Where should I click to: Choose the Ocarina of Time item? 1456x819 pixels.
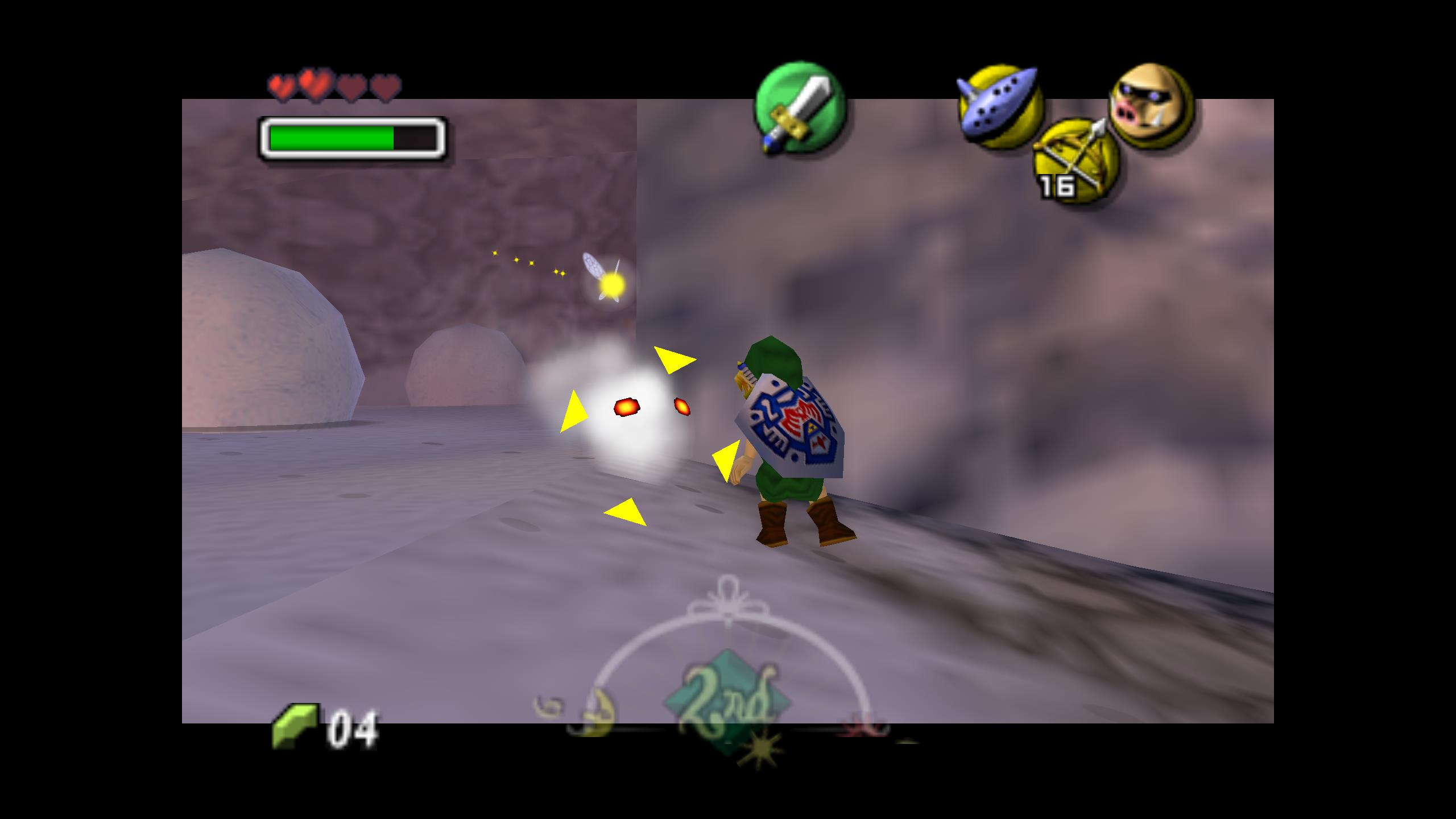point(999,106)
